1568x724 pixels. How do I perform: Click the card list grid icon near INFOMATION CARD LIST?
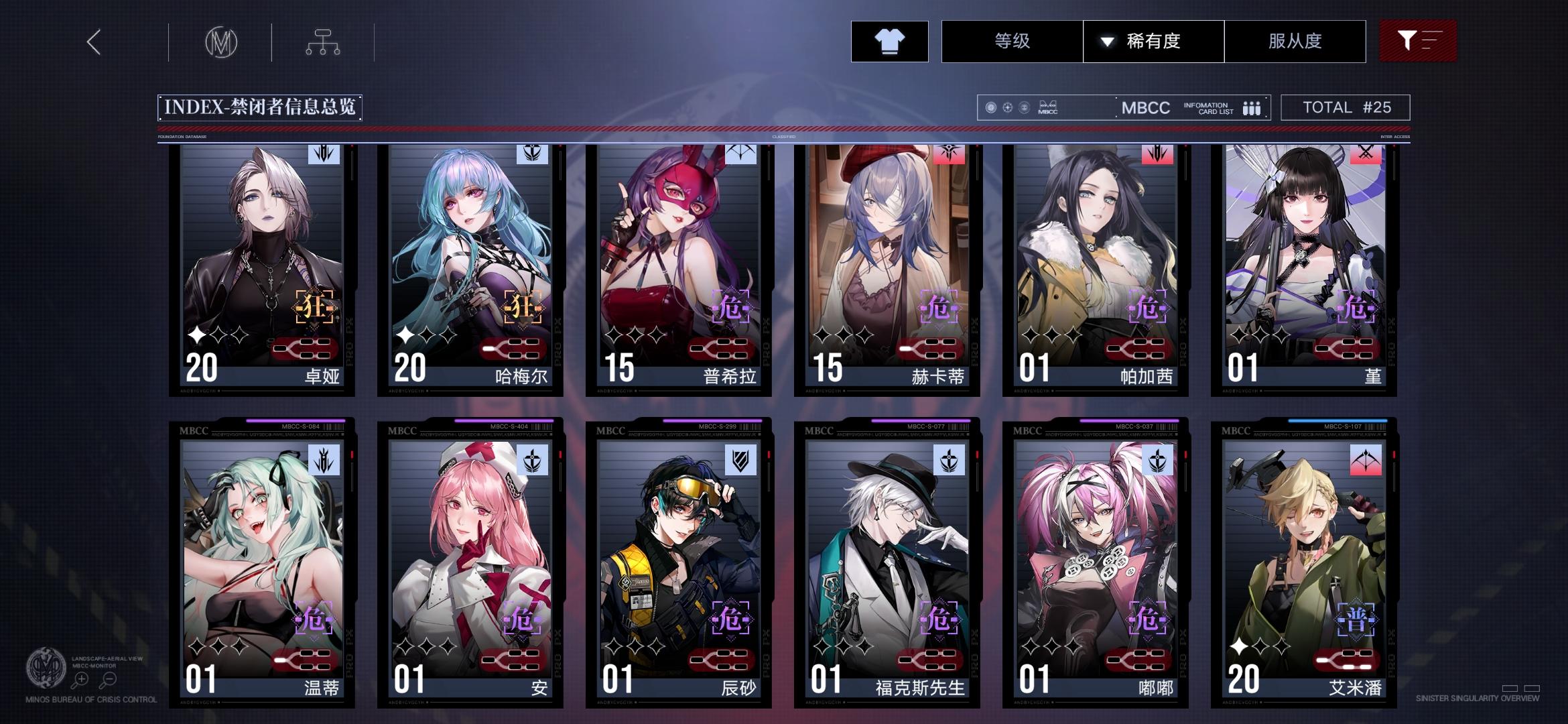click(x=1252, y=107)
